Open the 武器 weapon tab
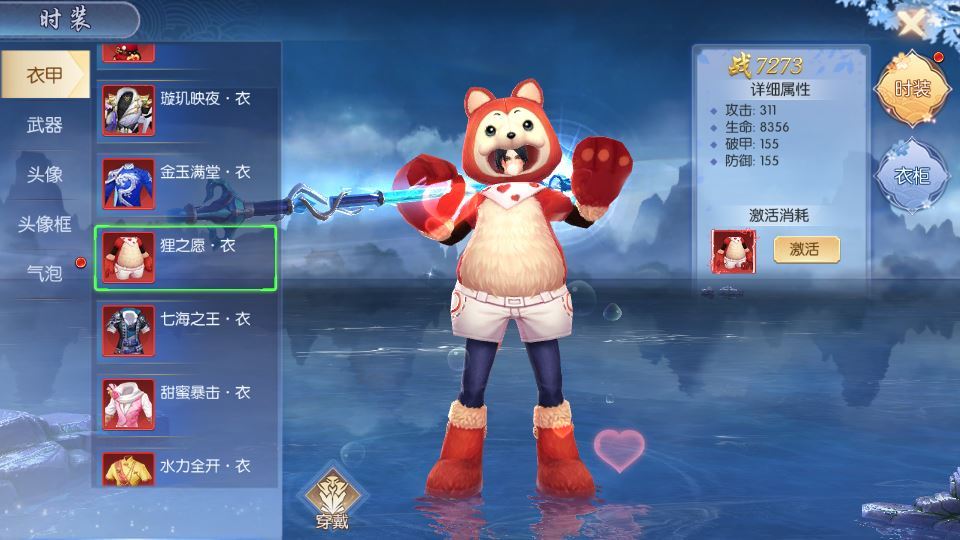 [x=44, y=125]
